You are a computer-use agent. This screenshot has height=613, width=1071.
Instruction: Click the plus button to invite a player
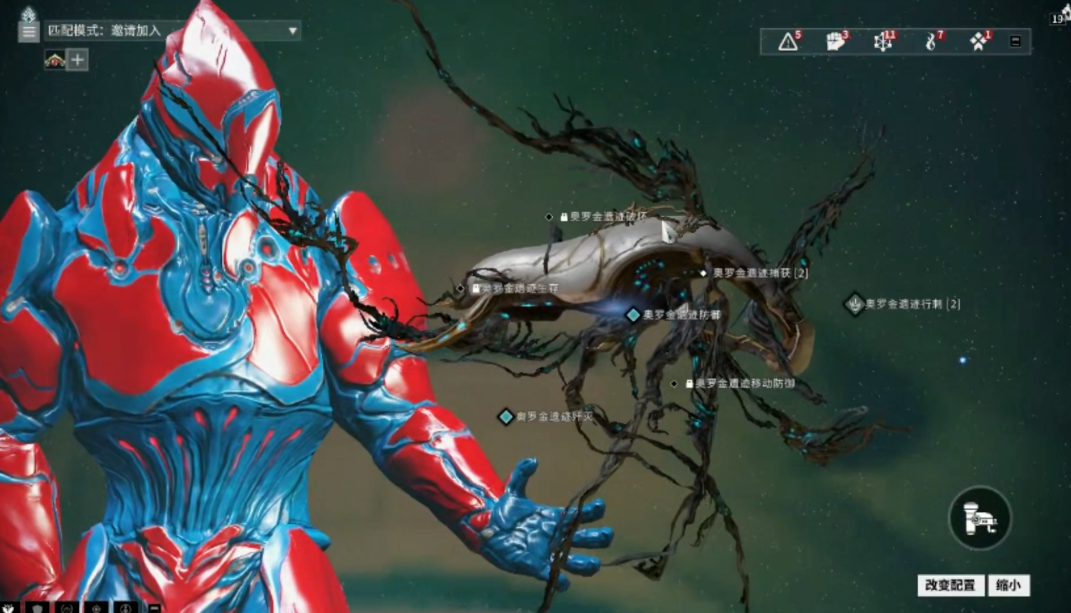pos(78,60)
